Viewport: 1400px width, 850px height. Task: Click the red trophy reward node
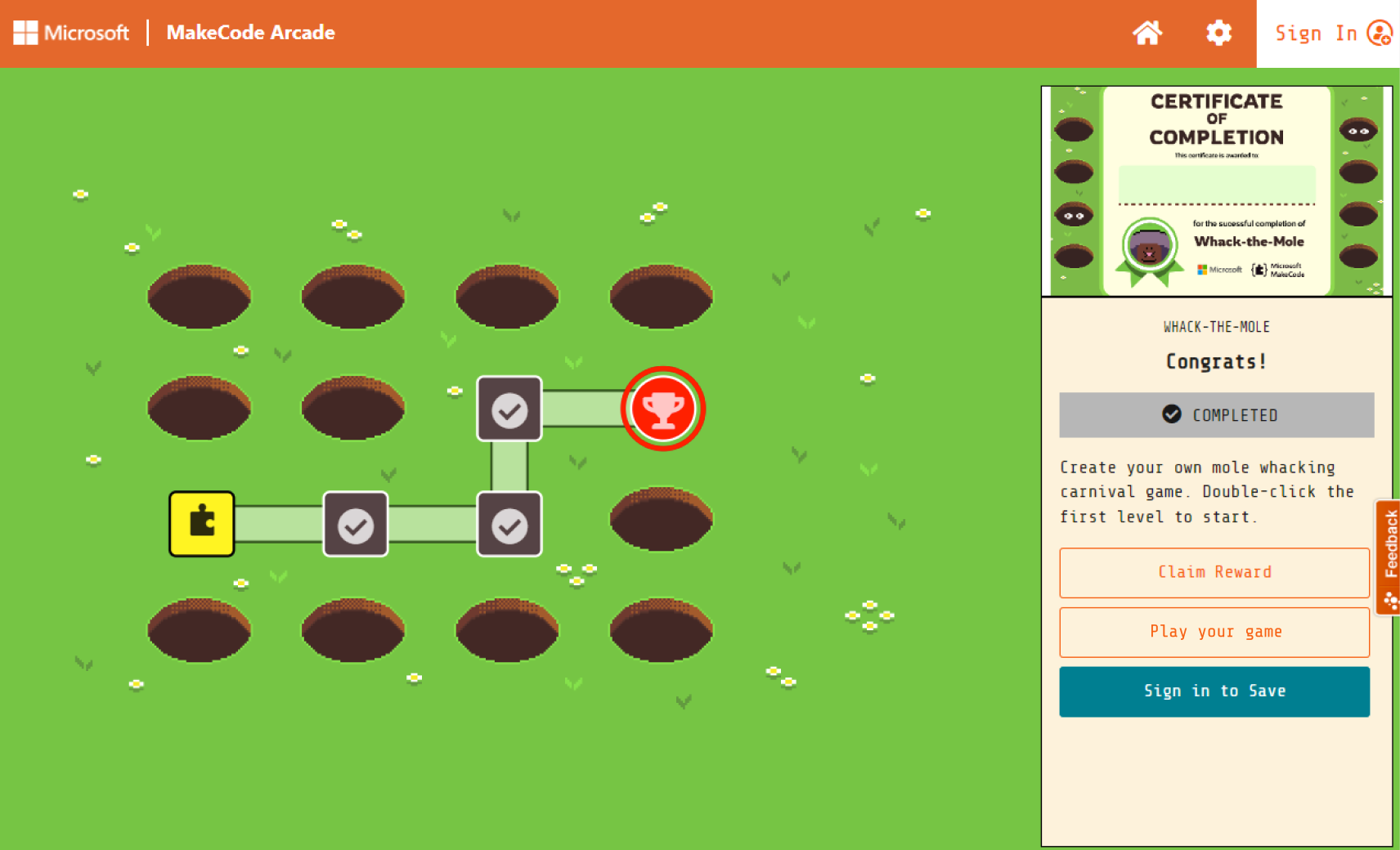pyautogui.click(x=663, y=407)
